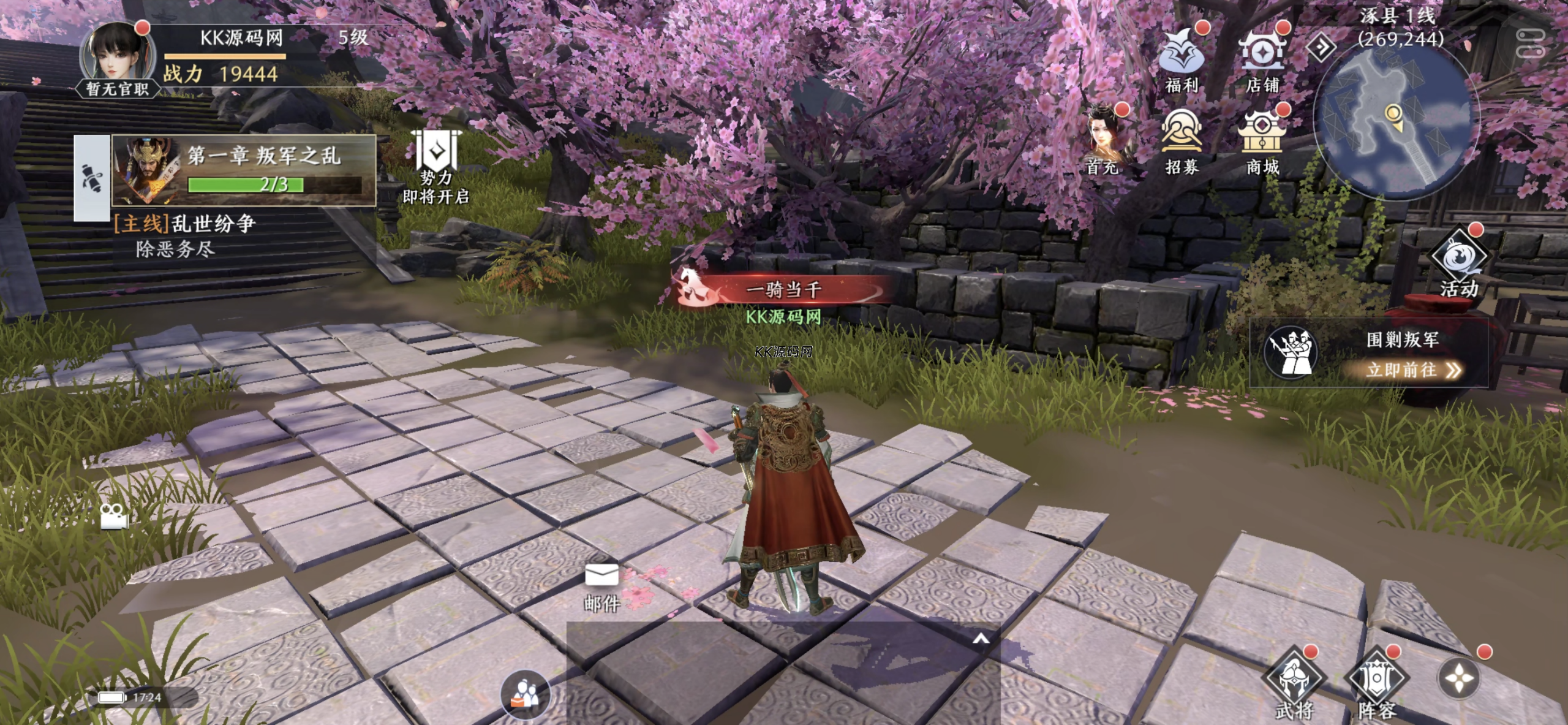Open the 第一章 叛军之乱 chapter panel
Viewport: 1568px width, 725px height.
point(244,170)
